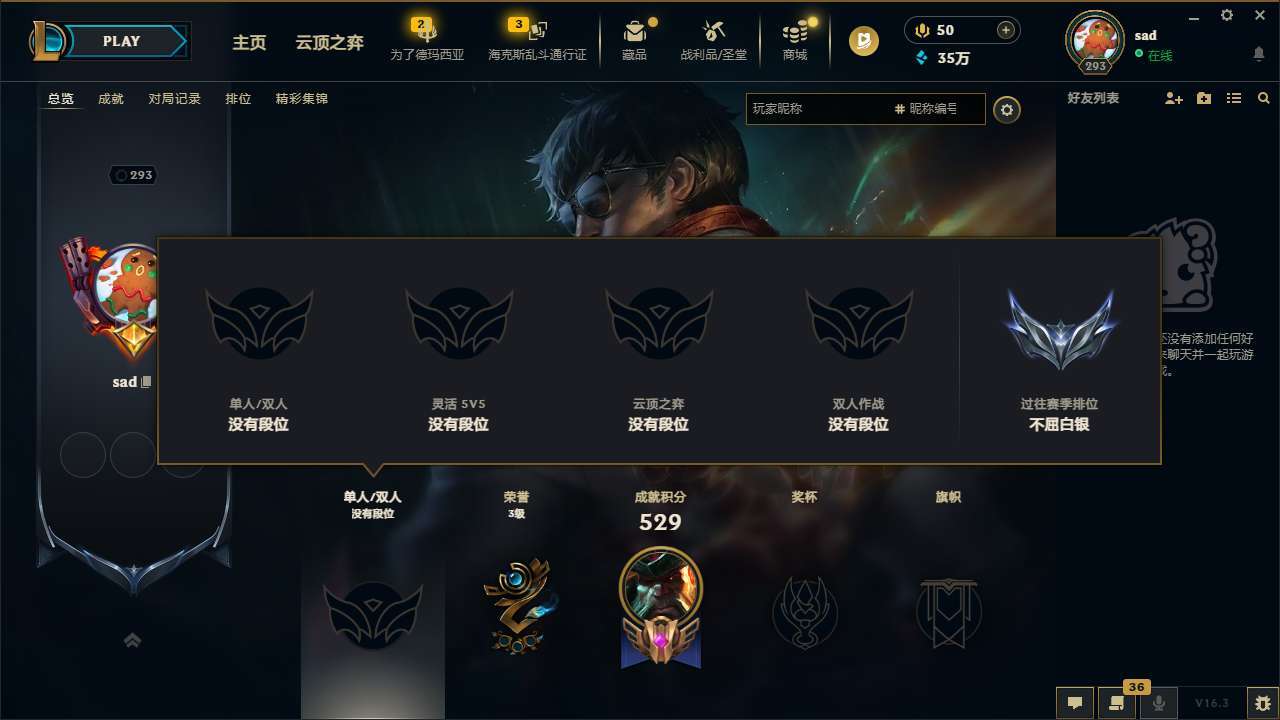The height and width of the screenshot is (720, 1280).
Task: Select the 排位 profile tab
Action: pos(238,99)
